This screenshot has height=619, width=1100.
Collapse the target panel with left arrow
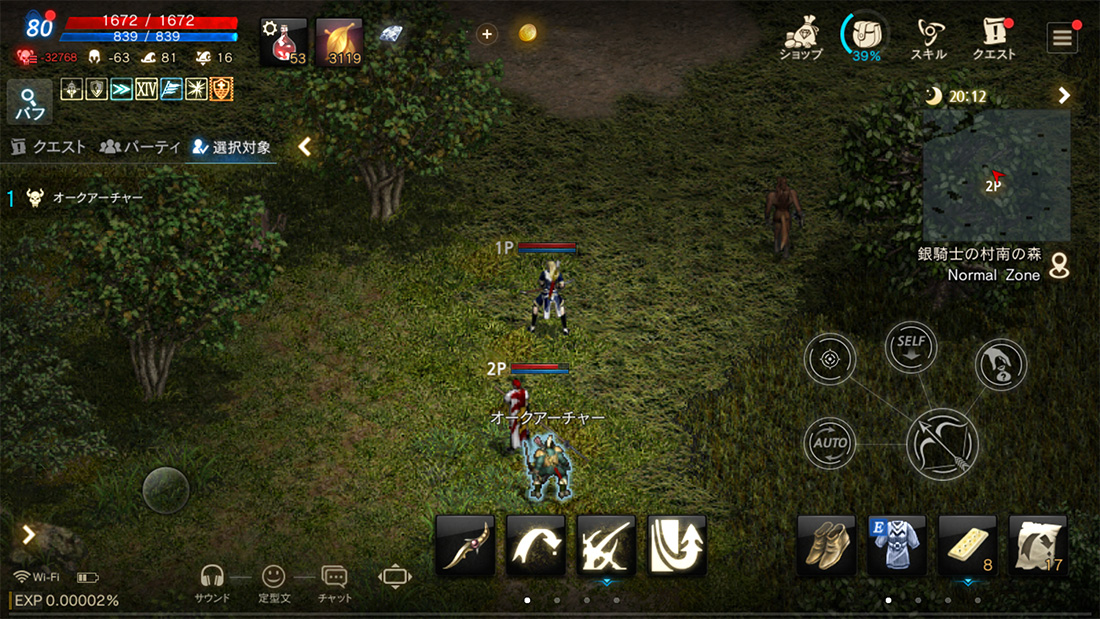pyautogui.click(x=305, y=147)
